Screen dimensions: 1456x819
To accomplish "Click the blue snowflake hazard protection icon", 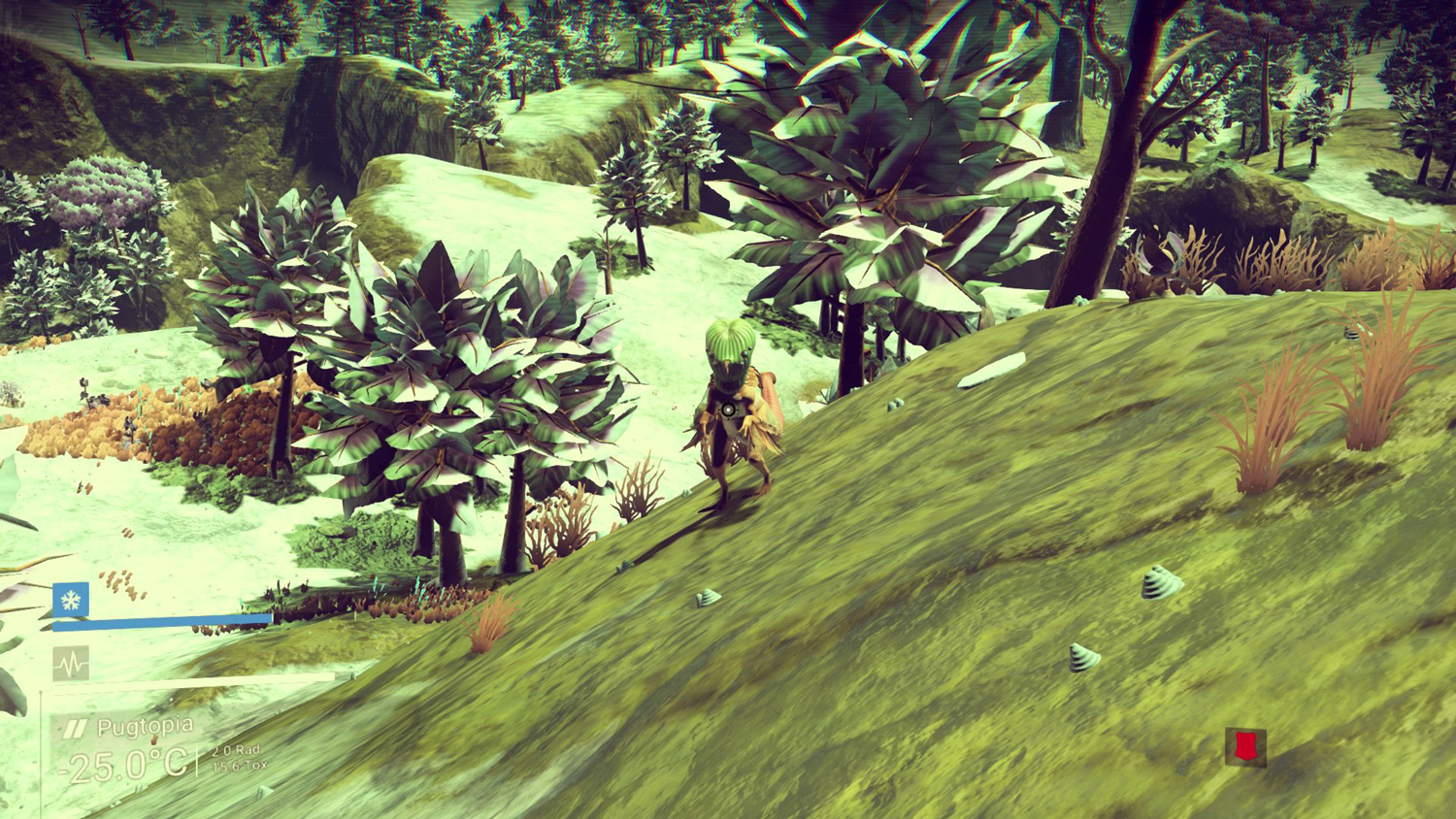I will tap(71, 601).
